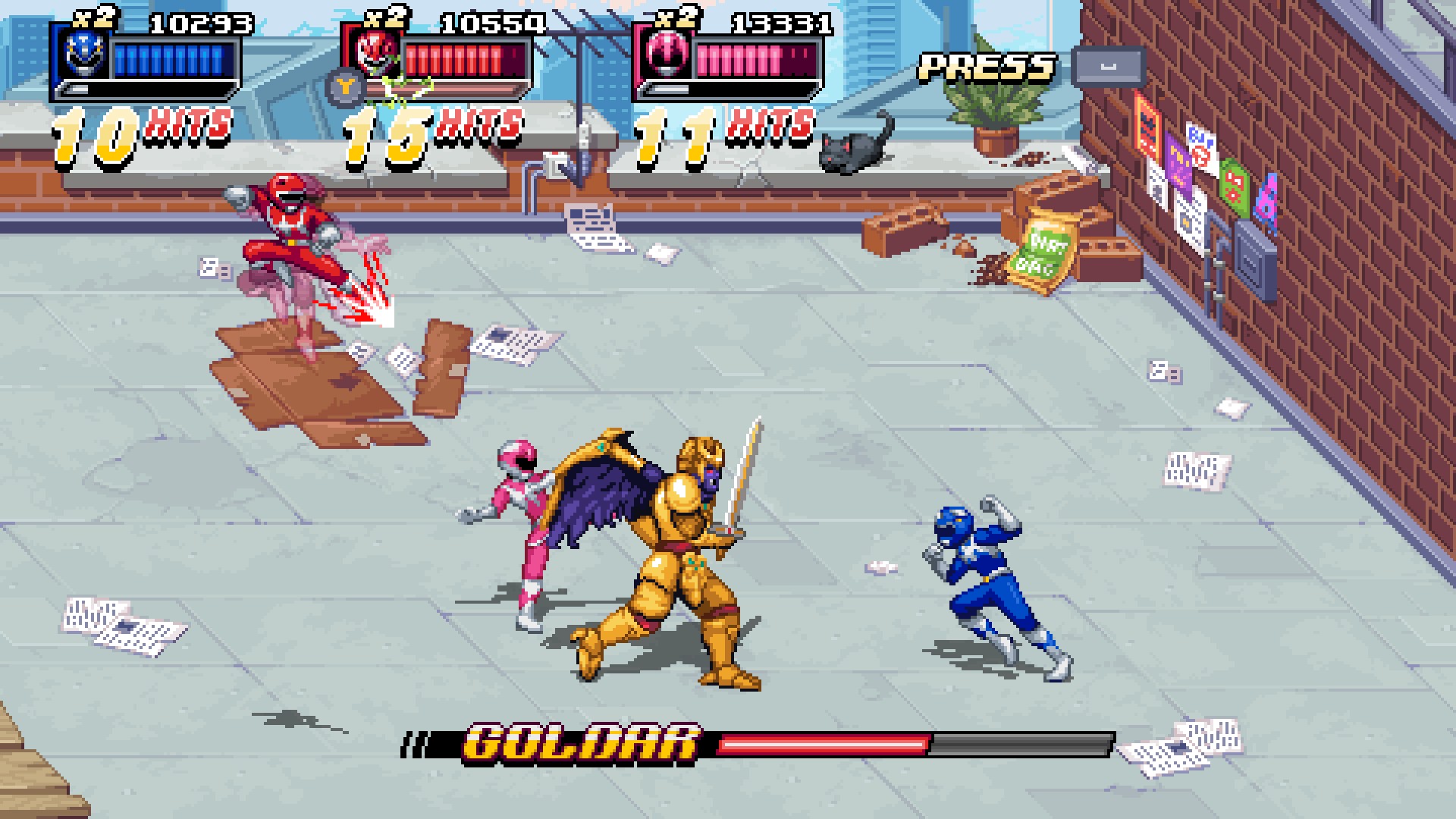
Task: Click the keyboard key icon next to PRESS
Action: pos(1106,65)
